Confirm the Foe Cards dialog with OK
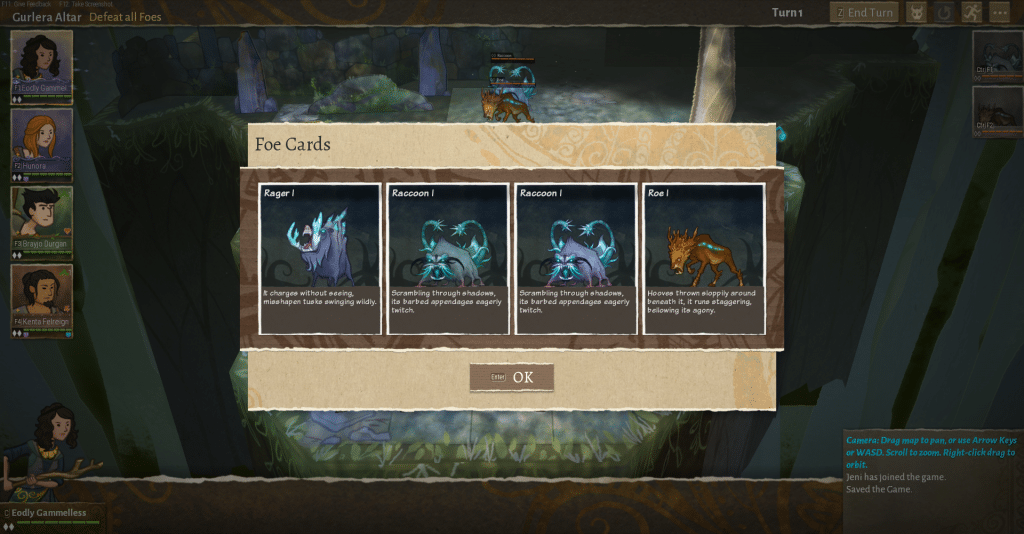 pos(511,377)
